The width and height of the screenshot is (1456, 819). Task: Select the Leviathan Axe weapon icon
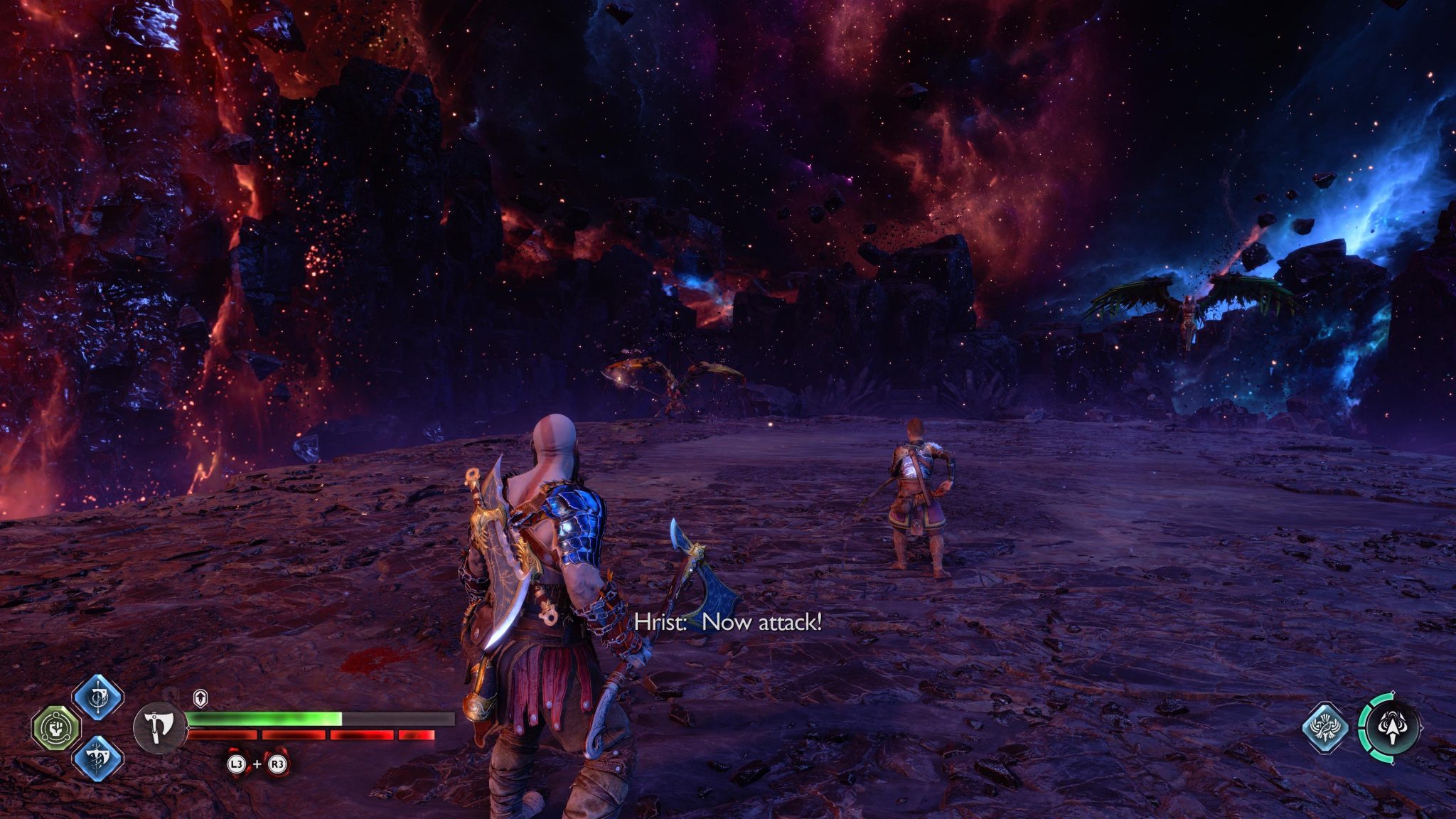click(160, 727)
